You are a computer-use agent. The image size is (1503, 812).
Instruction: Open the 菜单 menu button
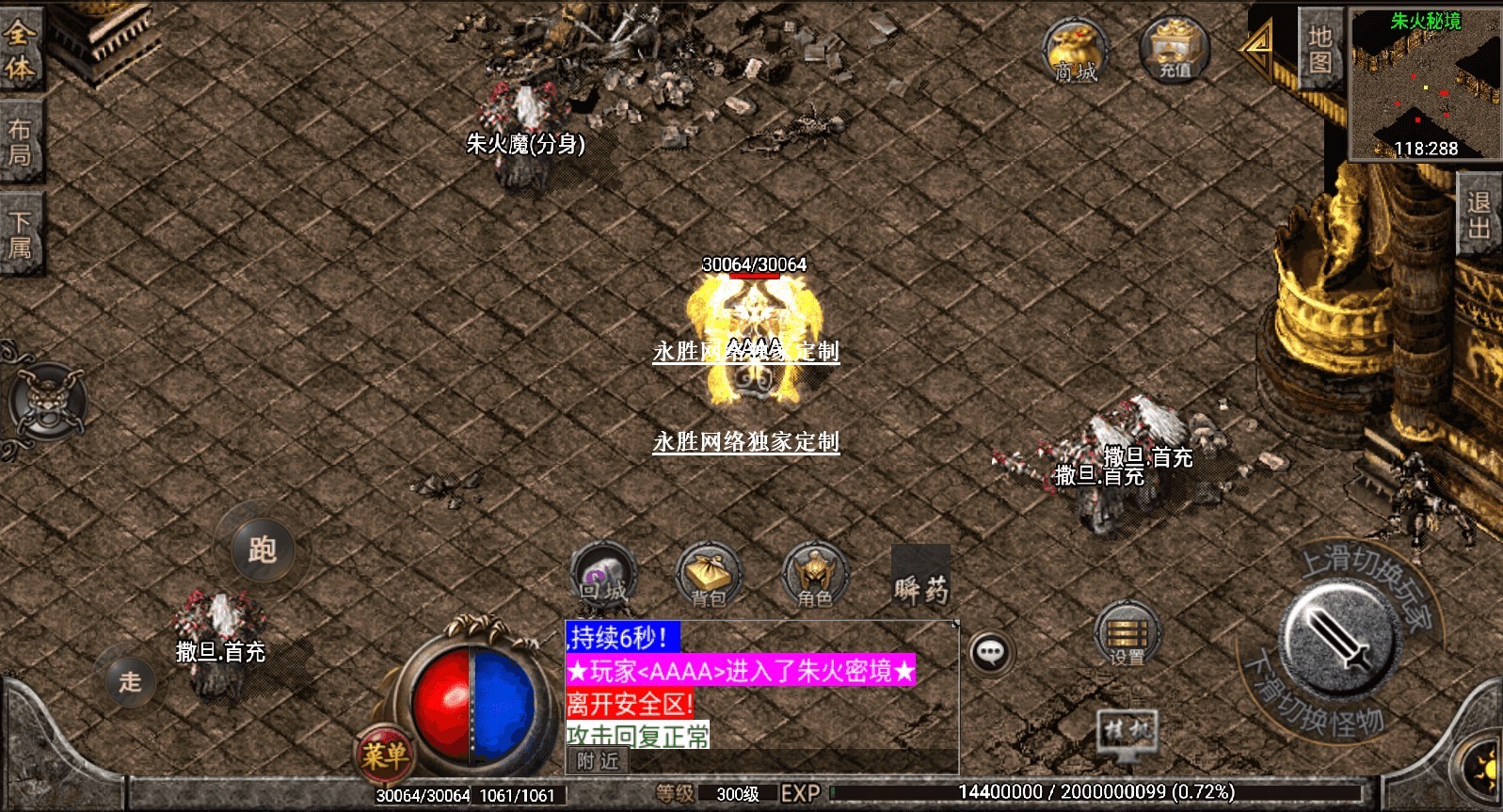(x=384, y=755)
